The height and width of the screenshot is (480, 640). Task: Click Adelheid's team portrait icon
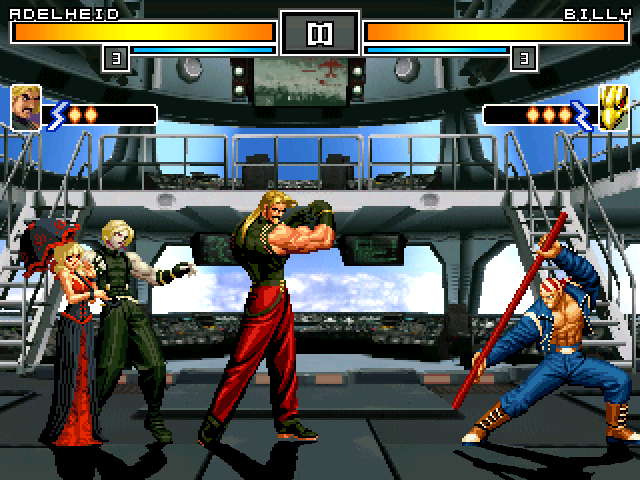(x=25, y=107)
